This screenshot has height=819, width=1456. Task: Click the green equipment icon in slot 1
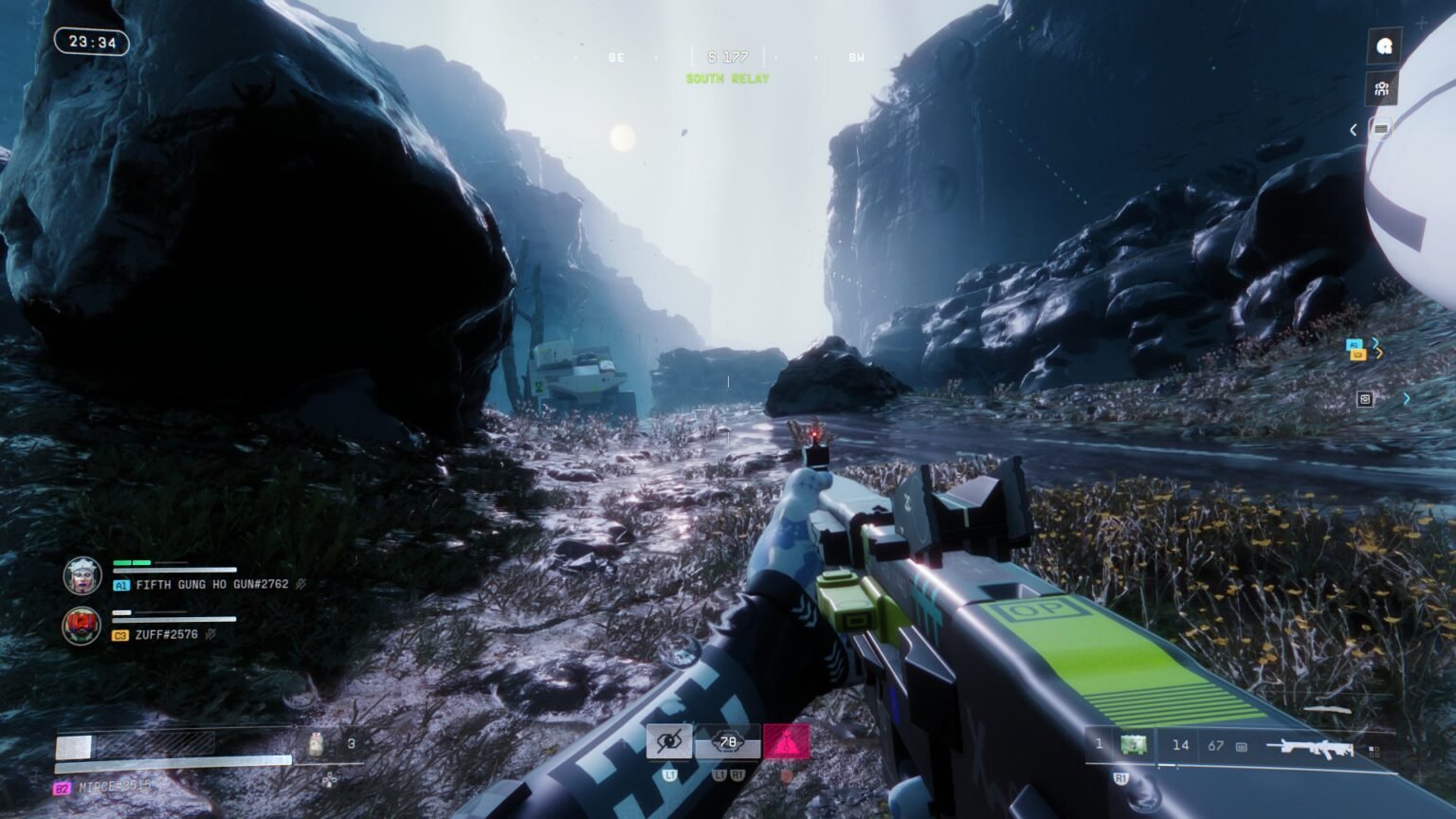pos(1134,746)
